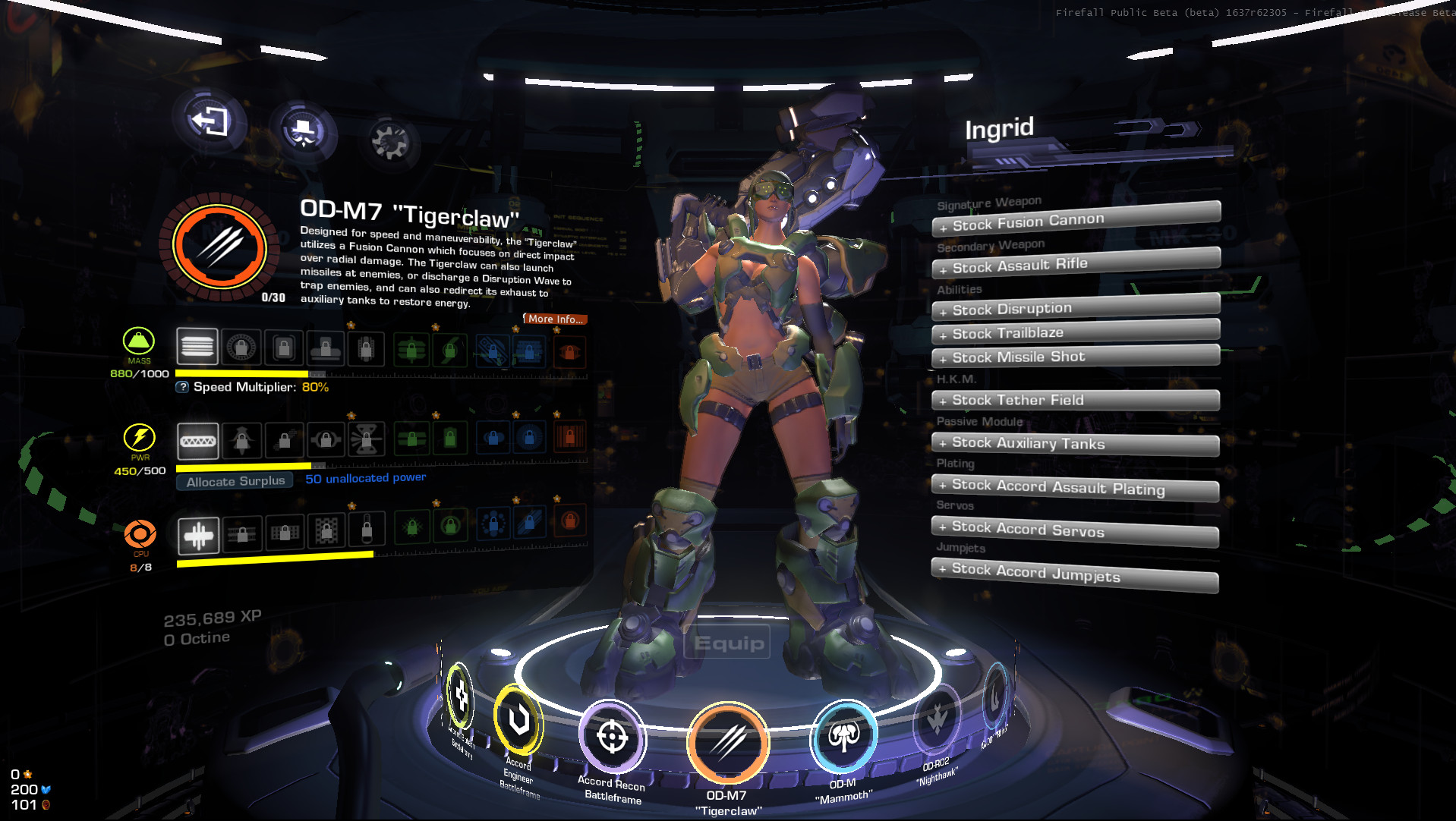1456x821 pixels.
Task: Choose the Stock Missile Shot ability
Action: click(x=1075, y=357)
